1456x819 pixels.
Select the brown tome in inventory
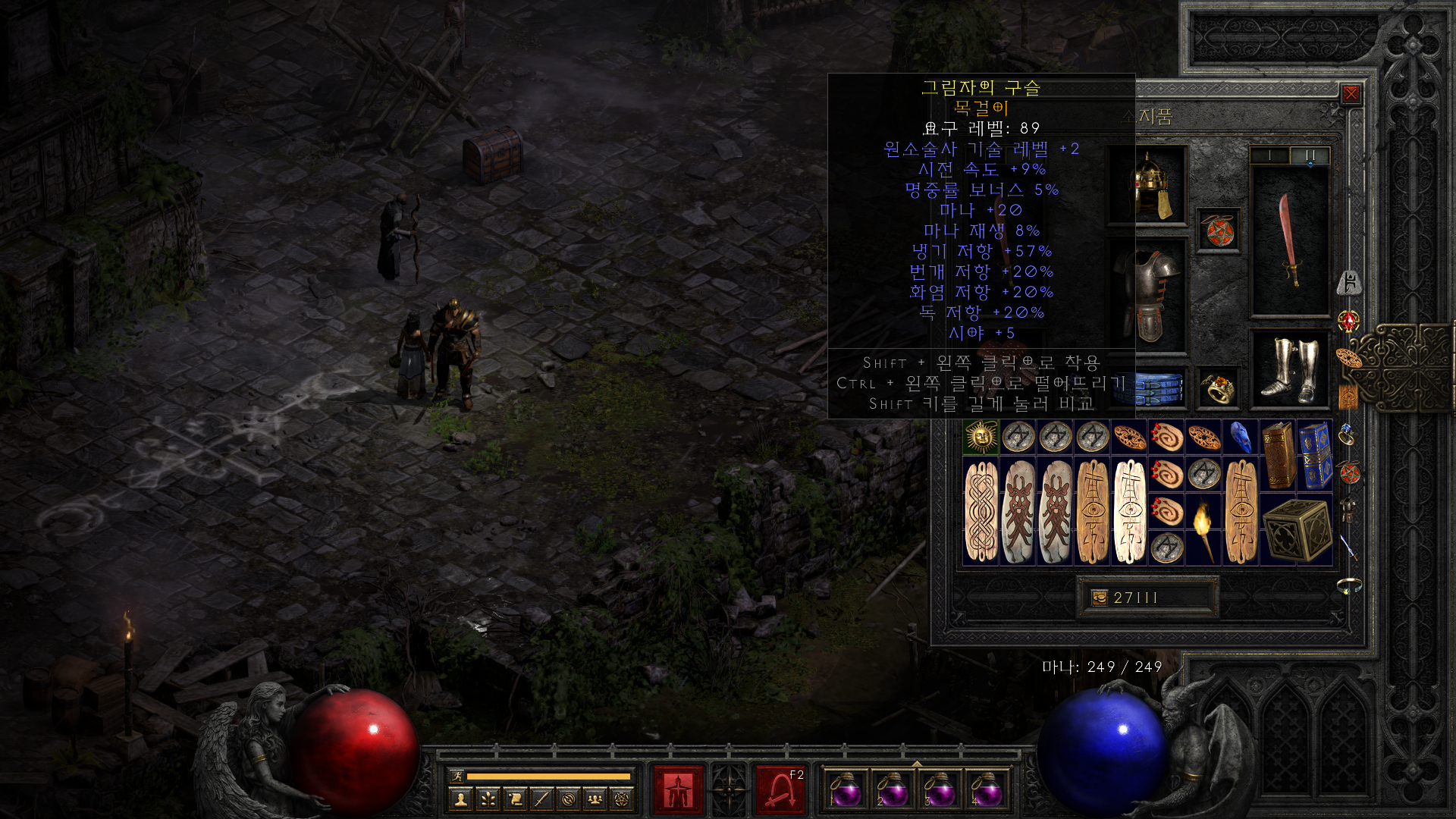click(1279, 455)
